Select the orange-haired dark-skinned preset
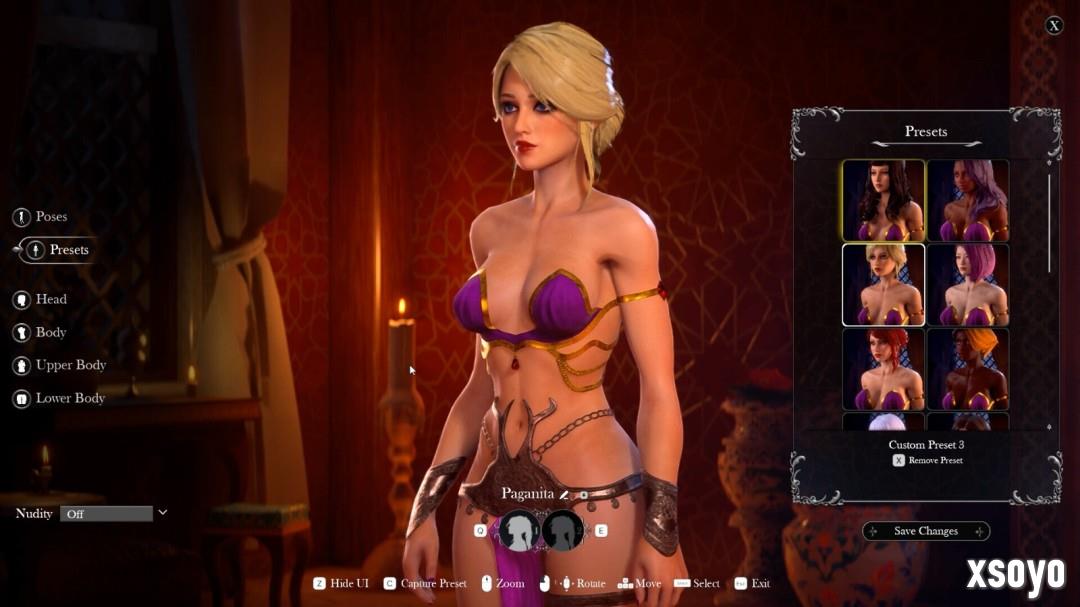1080x607 pixels. (967, 369)
